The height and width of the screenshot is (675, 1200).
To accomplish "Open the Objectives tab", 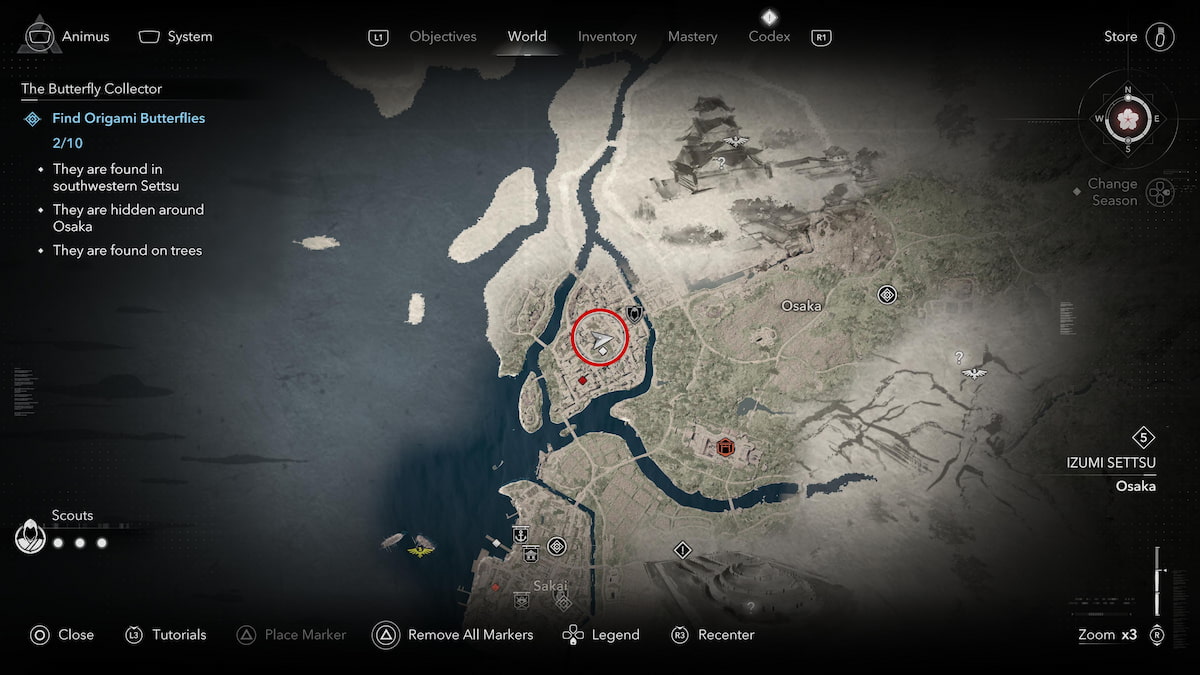I will [442, 37].
